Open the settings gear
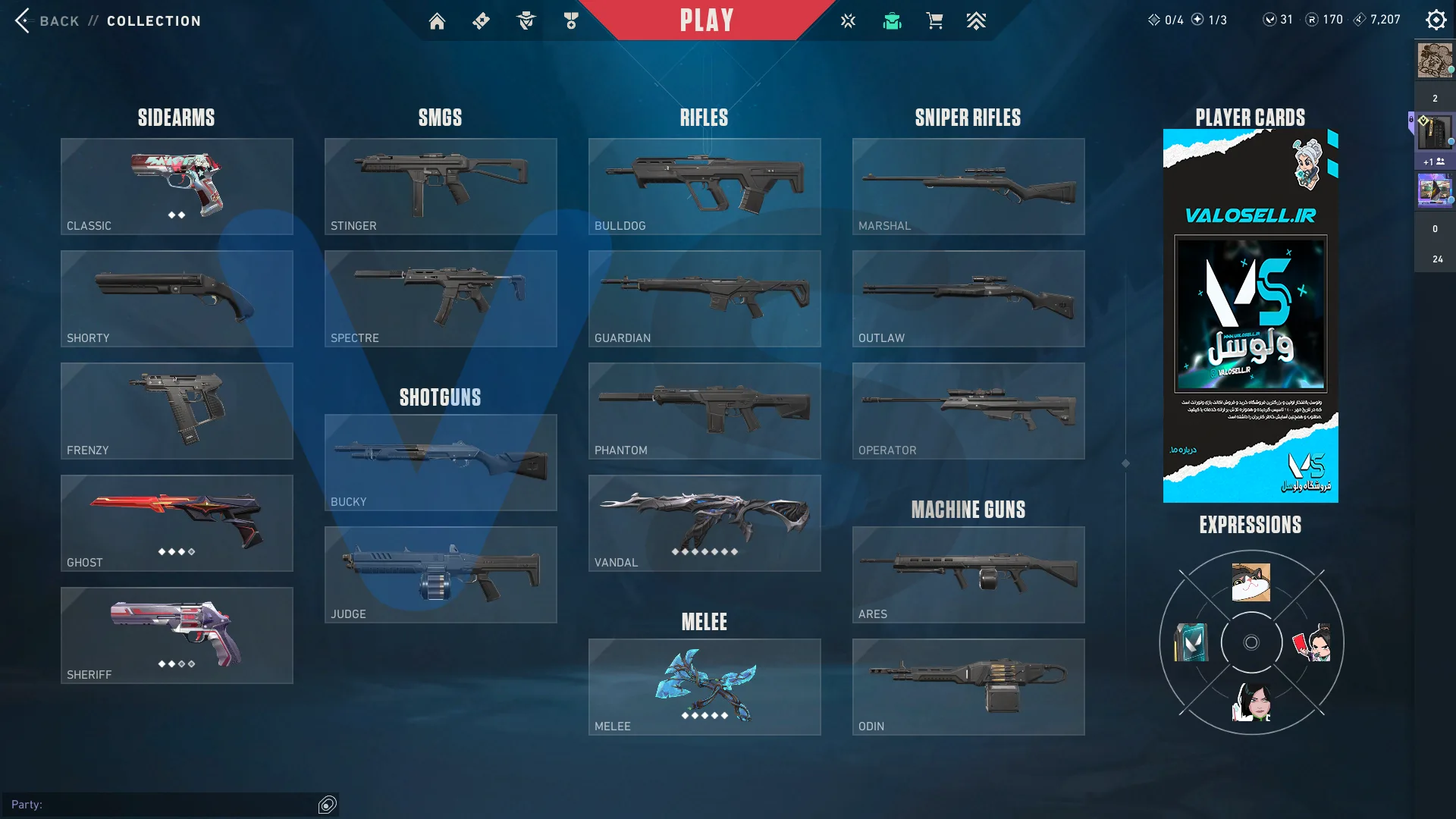Image resolution: width=1456 pixels, height=819 pixels. [x=1436, y=20]
